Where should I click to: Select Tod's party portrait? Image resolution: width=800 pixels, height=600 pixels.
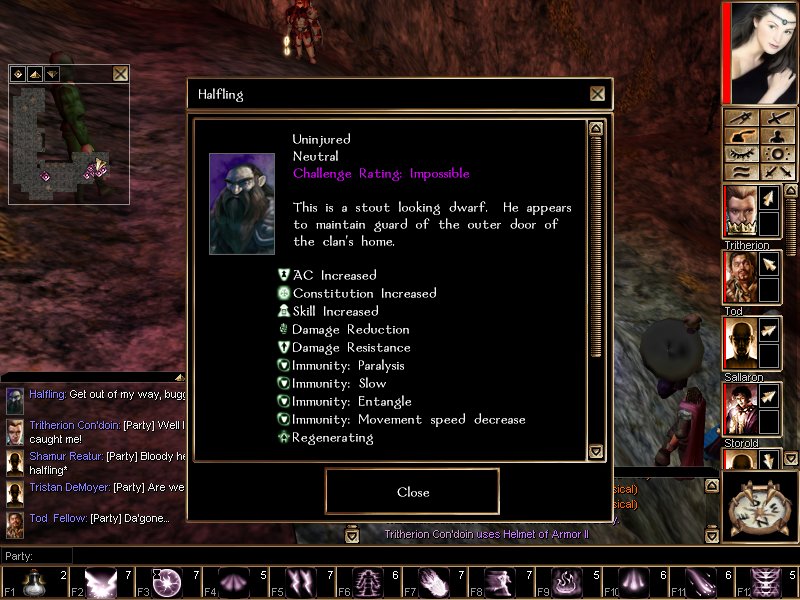coord(739,277)
